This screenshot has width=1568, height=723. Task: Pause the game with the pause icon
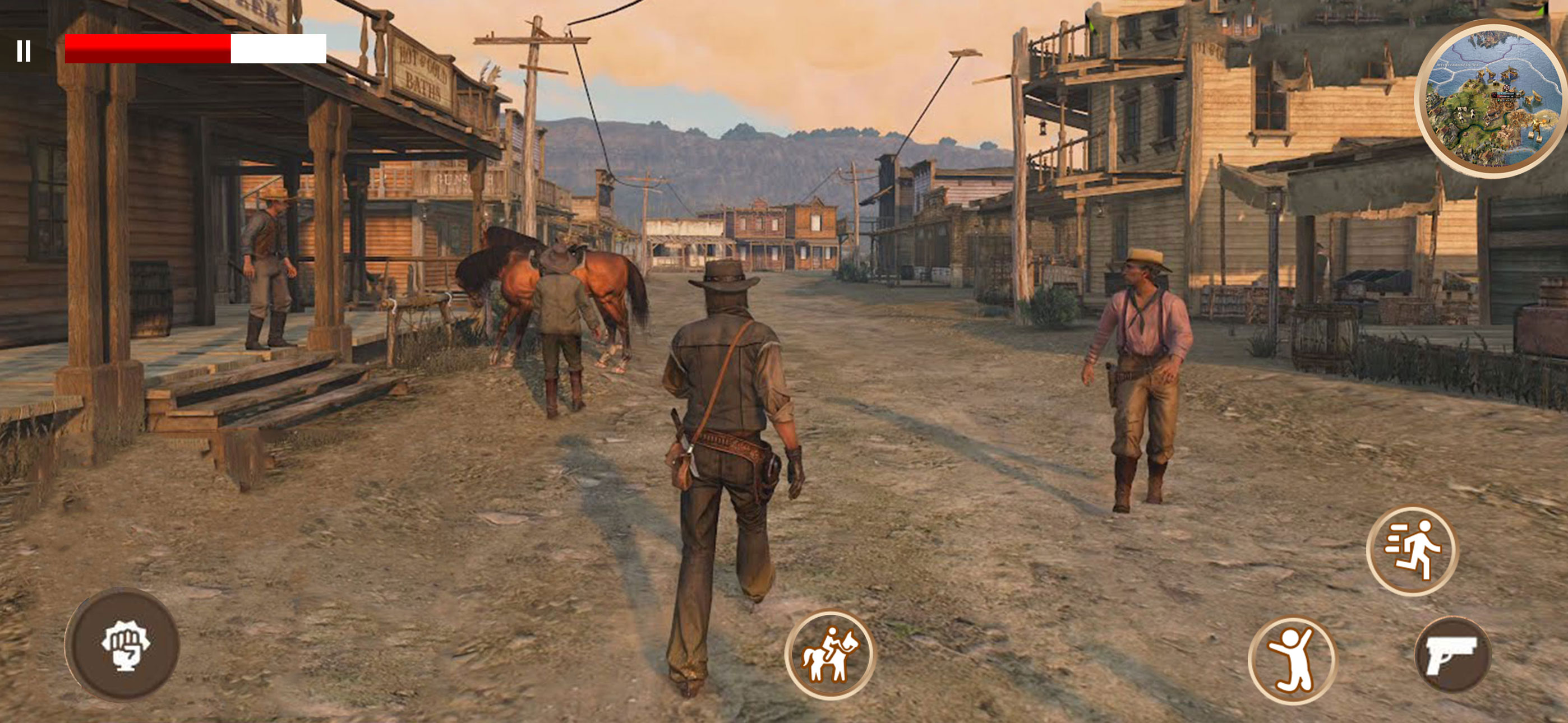tap(24, 52)
